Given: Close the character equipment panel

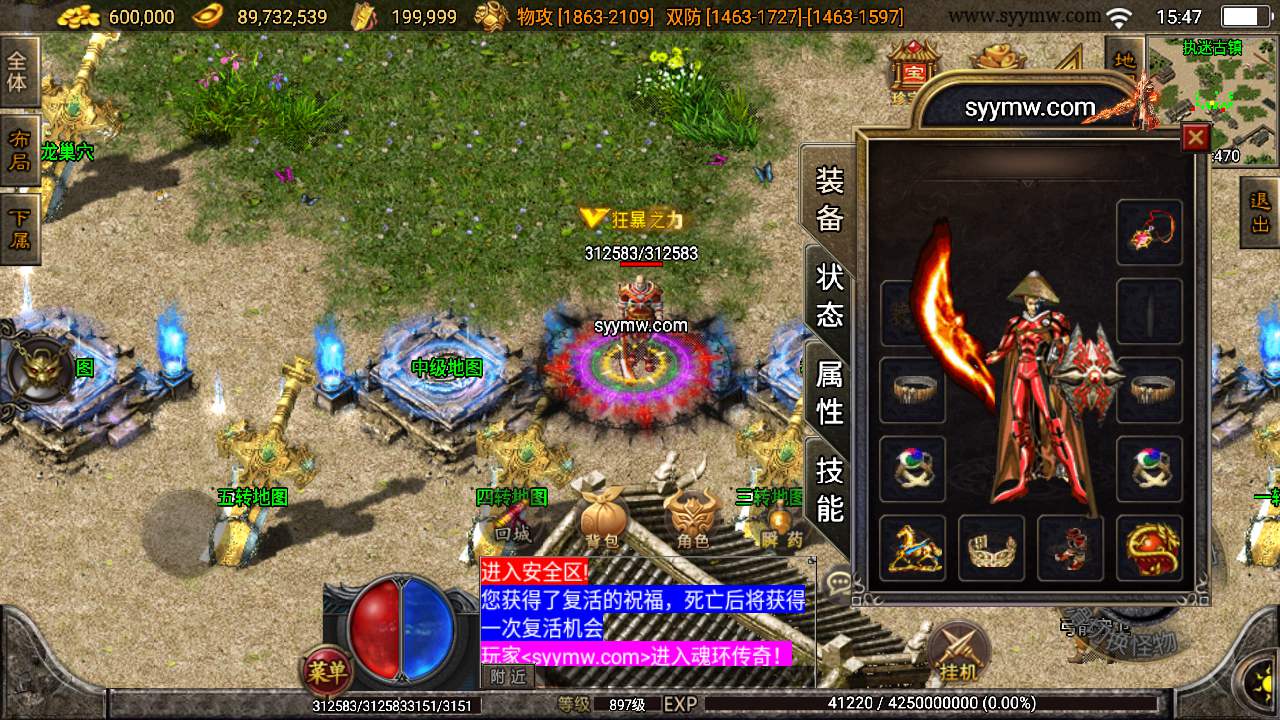Looking at the screenshot, I should click(x=1195, y=138).
